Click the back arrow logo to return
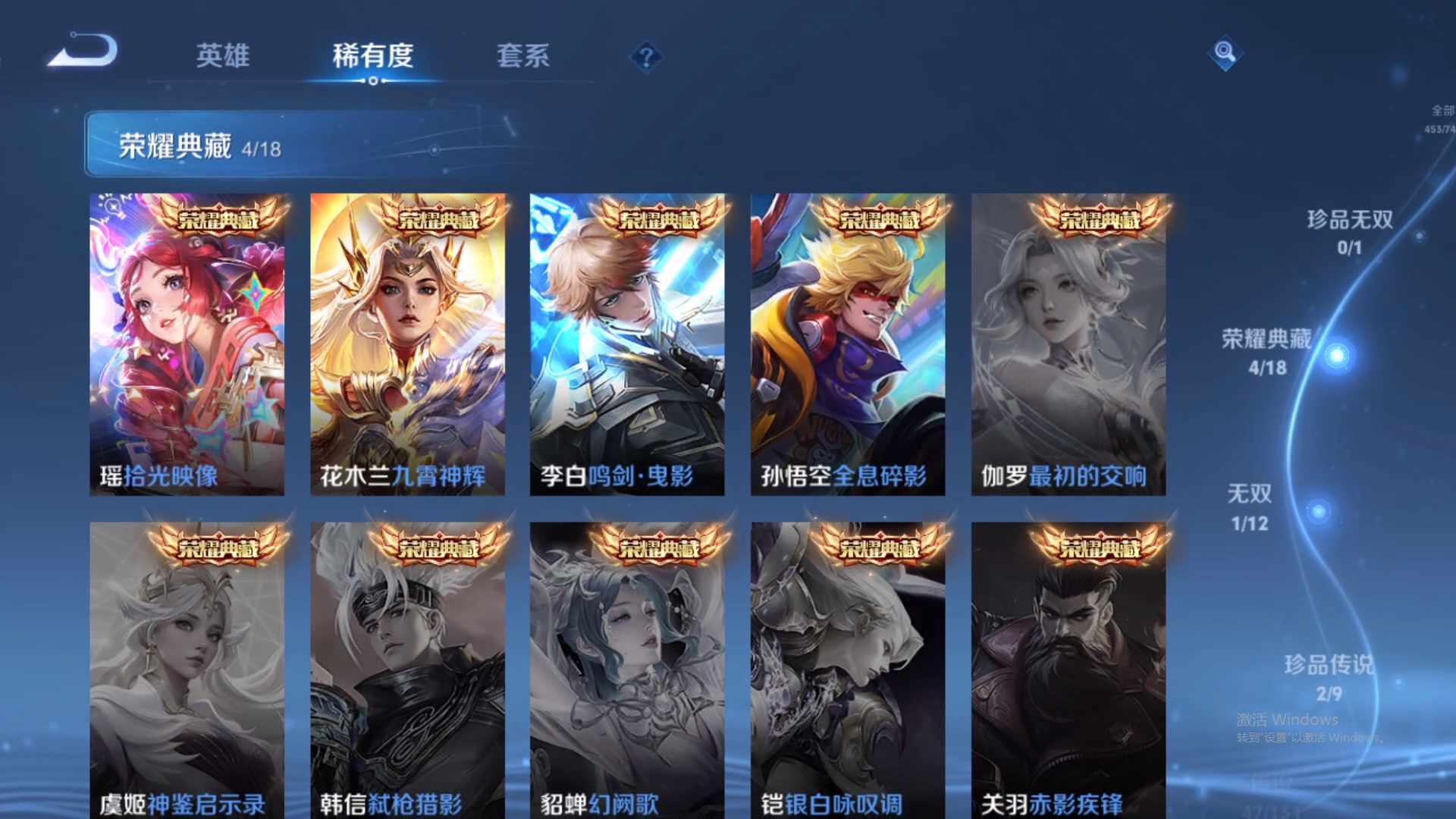Screen dimensions: 1456x819 point(83,51)
